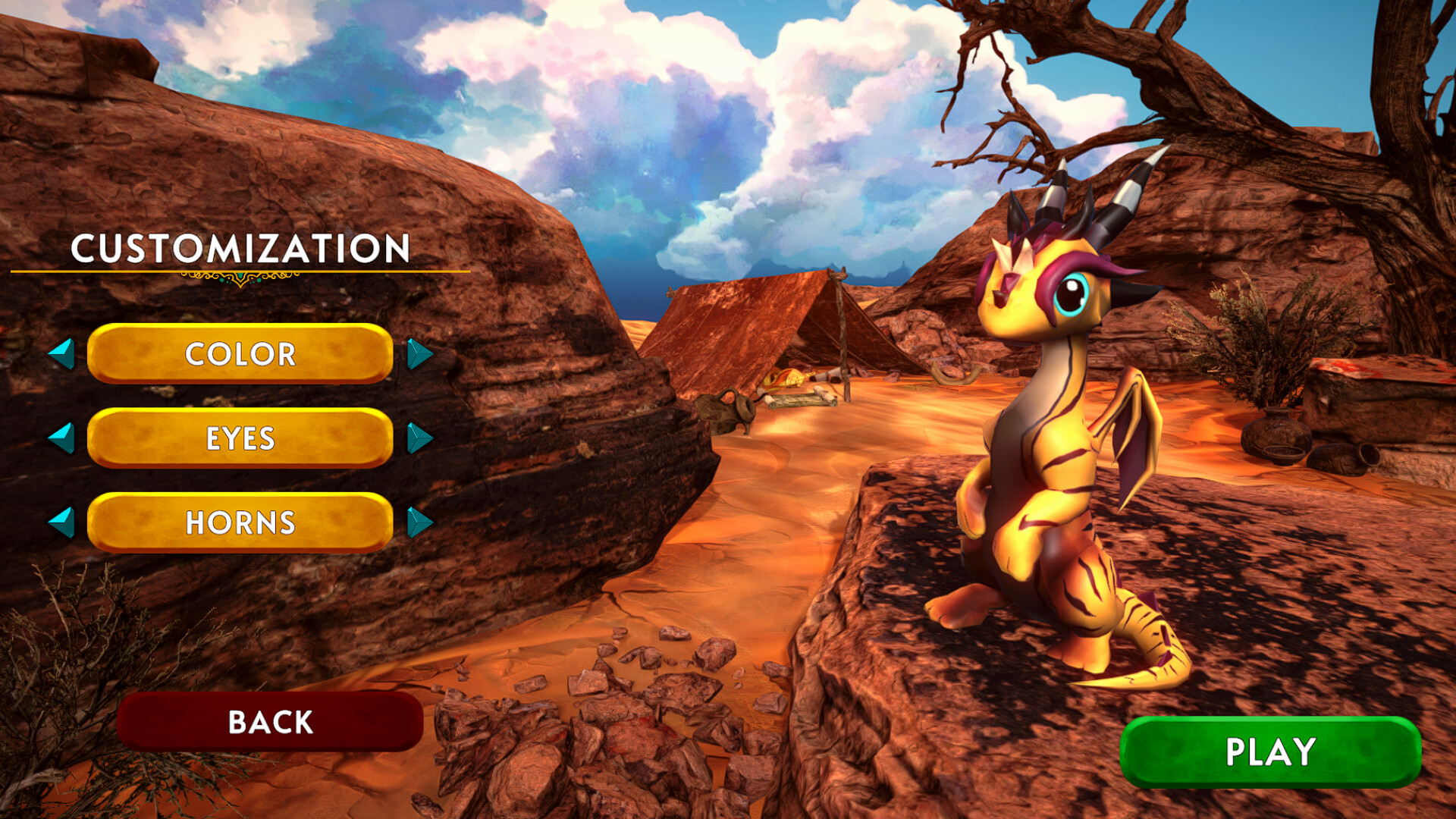Viewport: 1456px width, 819px height.
Task: Open the HORNS customization option
Action: pos(241,522)
